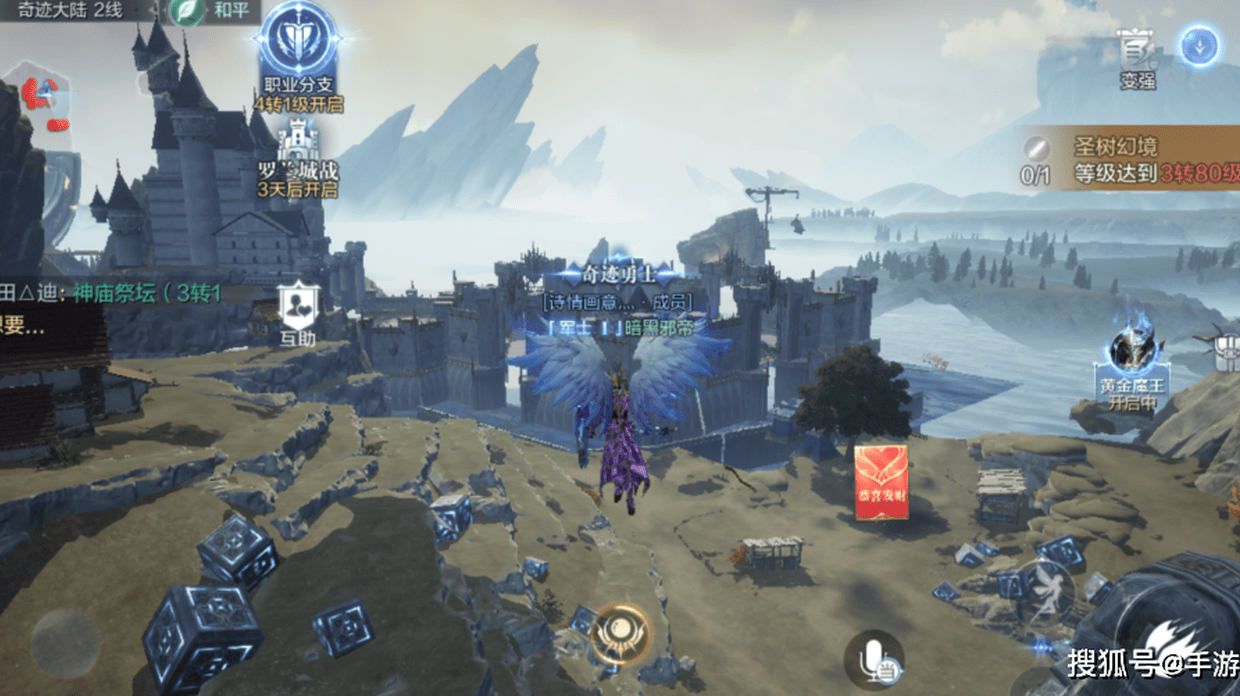Use the winged figure skill button
The image size is (1240, 696).
pyautogui.click(x=1046, y=594)
